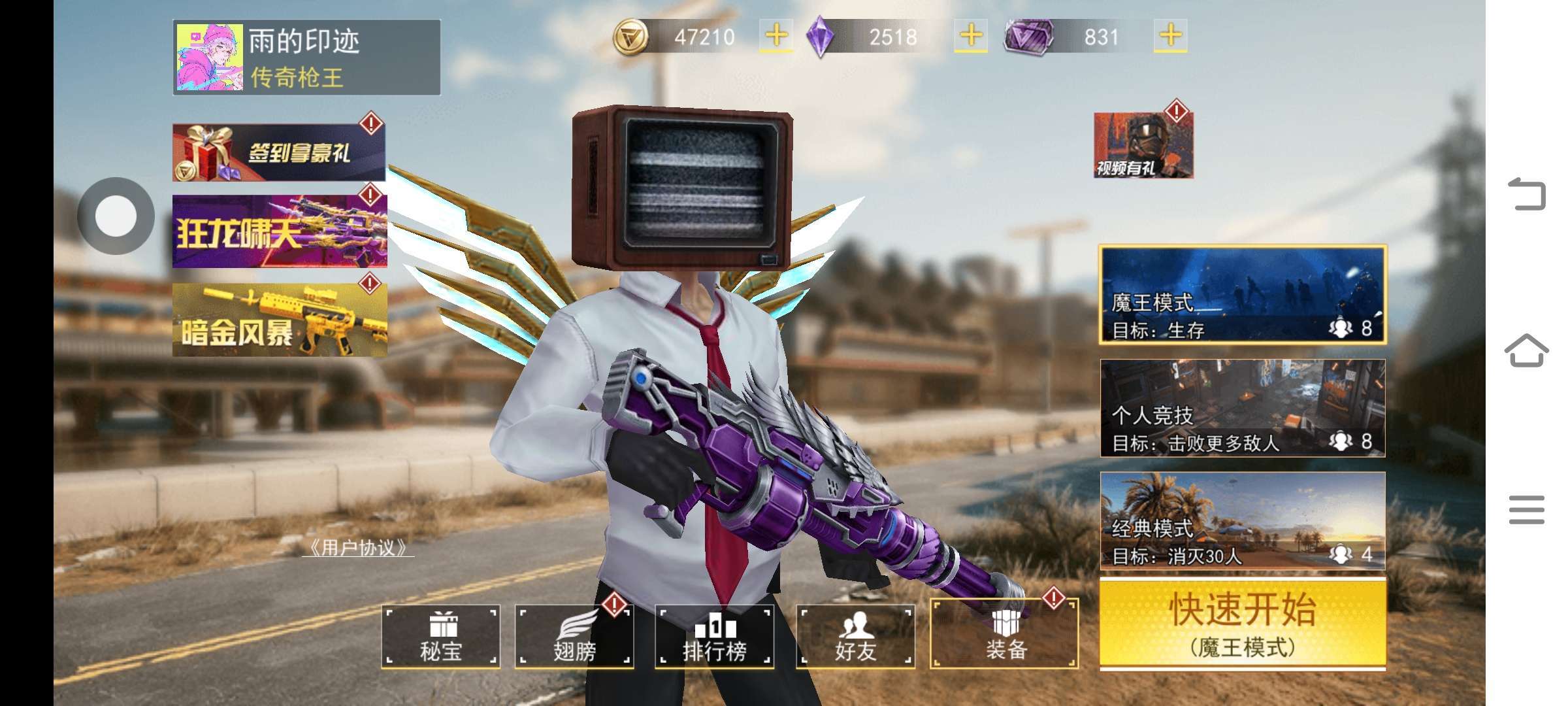Viewport: 1568px width, 706px height.
Task: Select 魔王模式 game mode
Action: [x=1243, y=295]
